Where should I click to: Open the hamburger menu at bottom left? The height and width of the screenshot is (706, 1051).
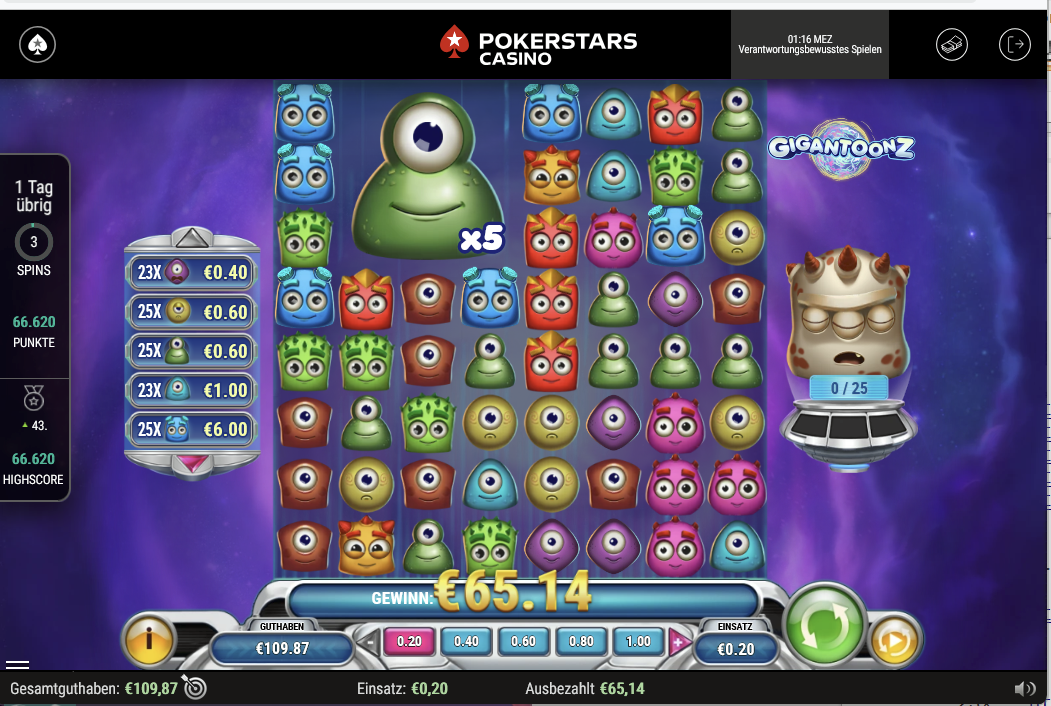point(17,664)
